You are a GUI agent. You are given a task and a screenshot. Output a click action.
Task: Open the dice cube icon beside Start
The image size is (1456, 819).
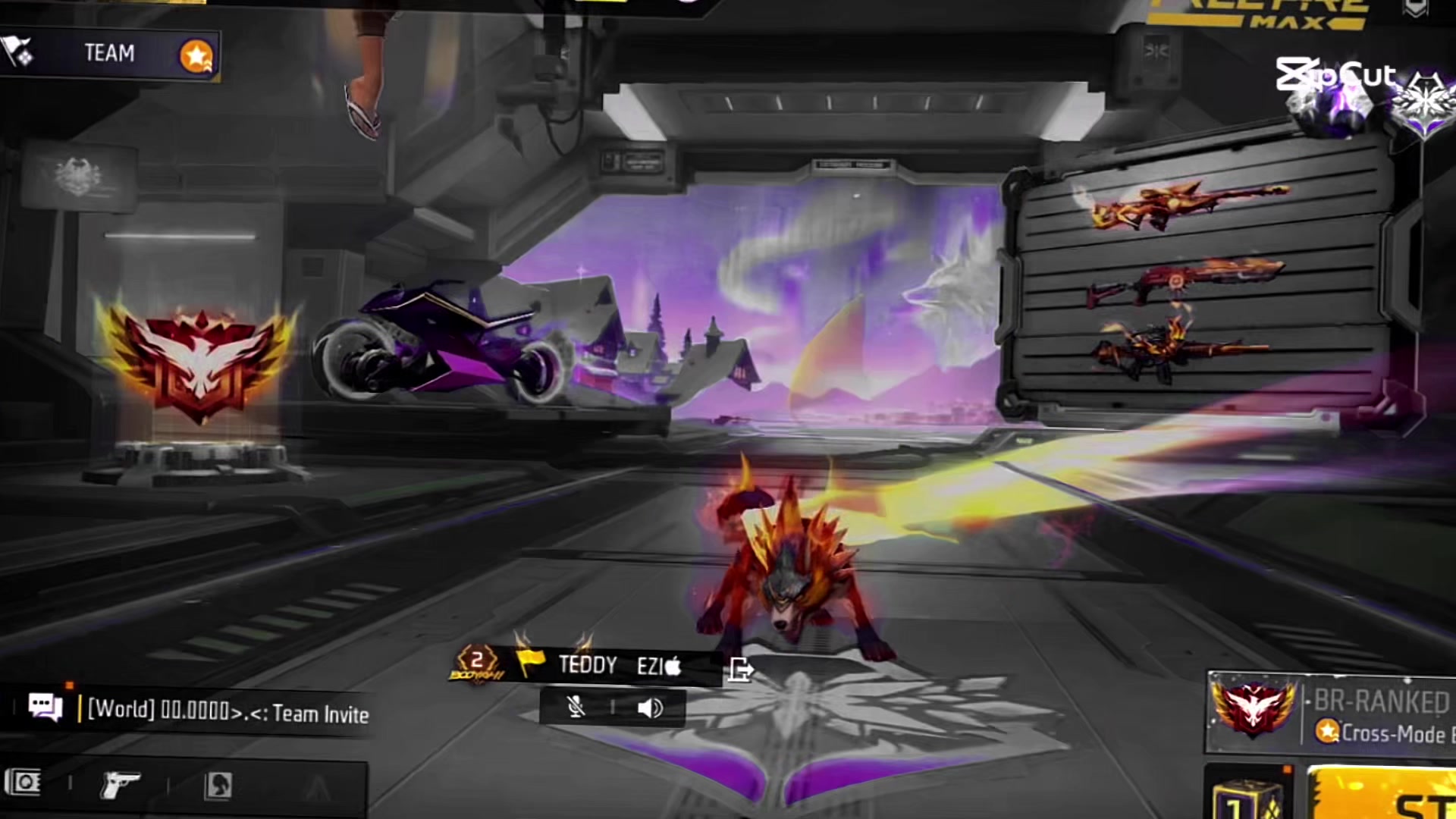click(1248, 796)
